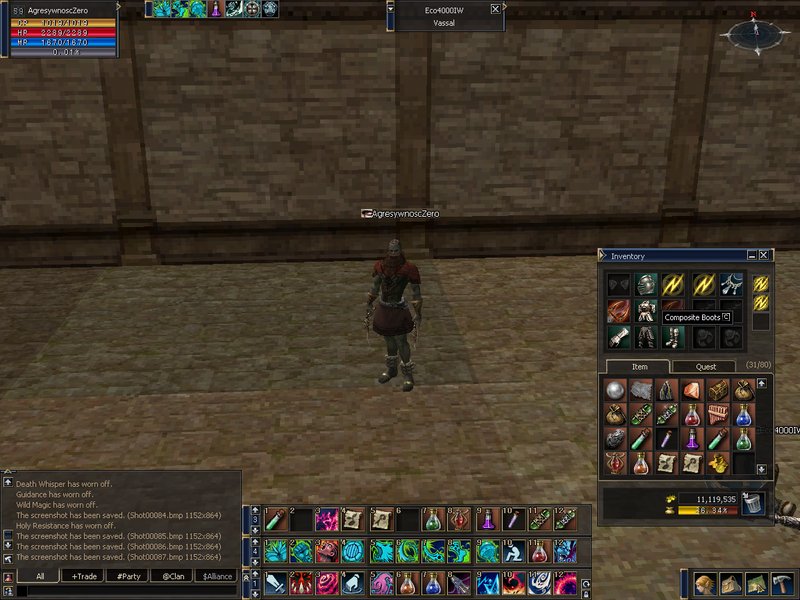Switch chat to the +Trade channel
This screenshot has width=800, height=600.
85,576
